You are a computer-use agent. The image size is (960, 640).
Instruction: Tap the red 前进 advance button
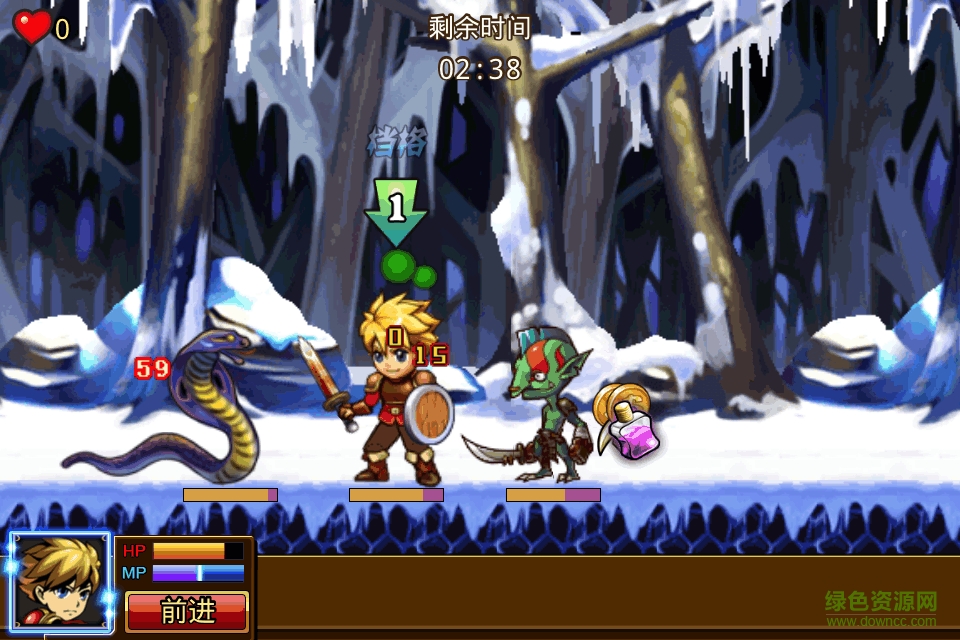(187, 611)
